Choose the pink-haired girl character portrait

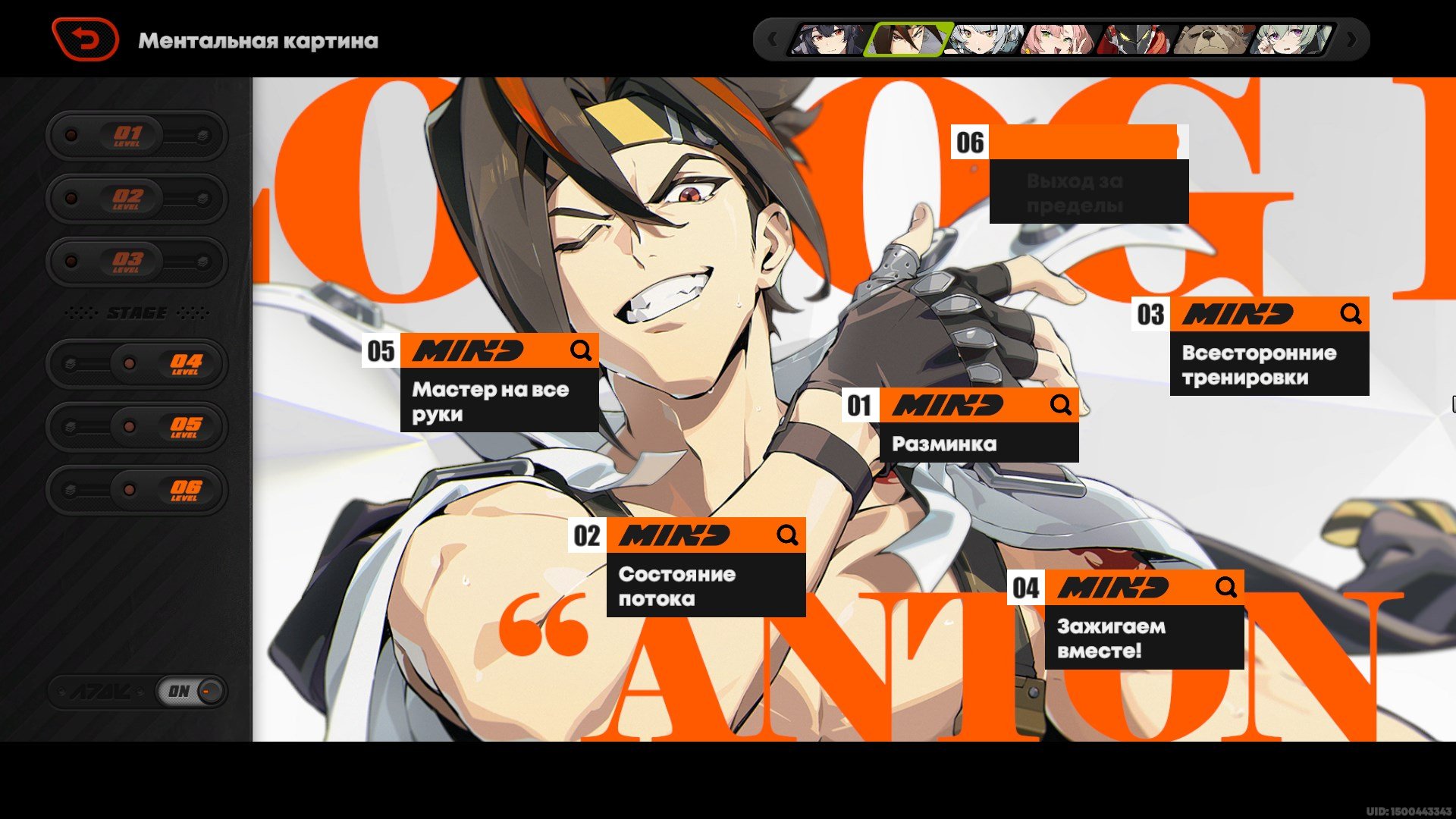[1060, 39]
